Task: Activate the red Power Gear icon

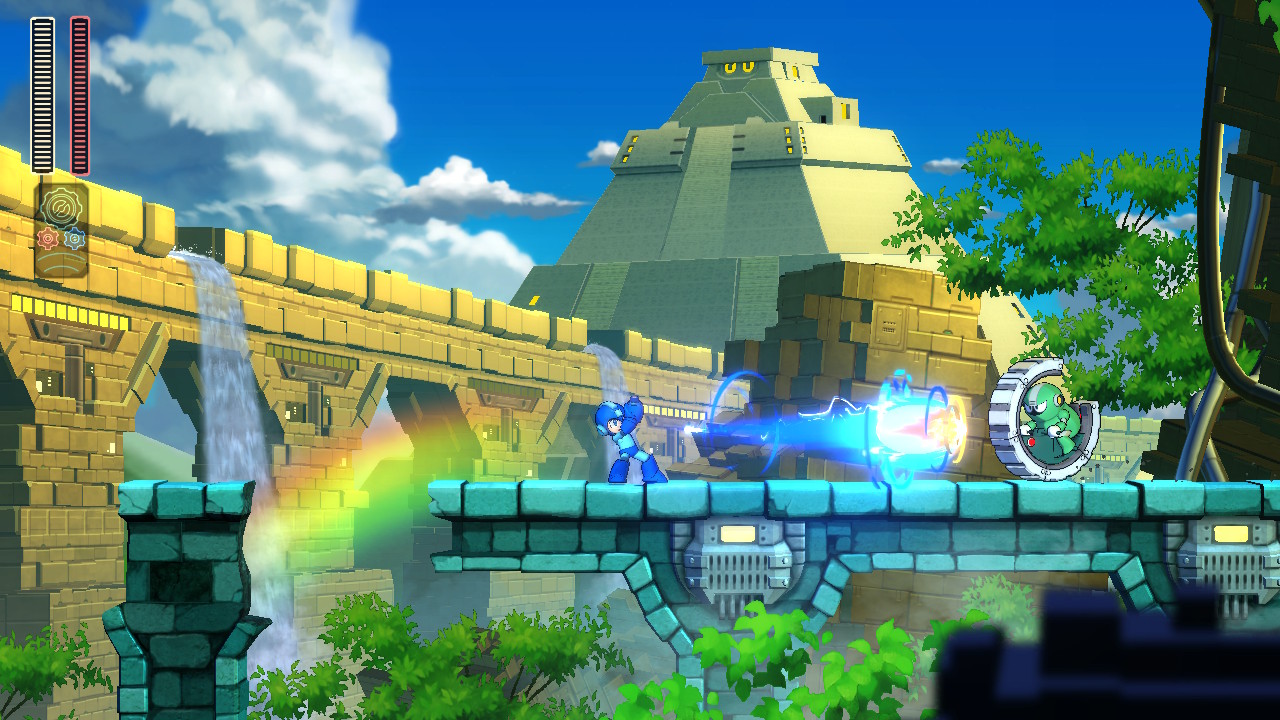Action: [x=47, y=239]
